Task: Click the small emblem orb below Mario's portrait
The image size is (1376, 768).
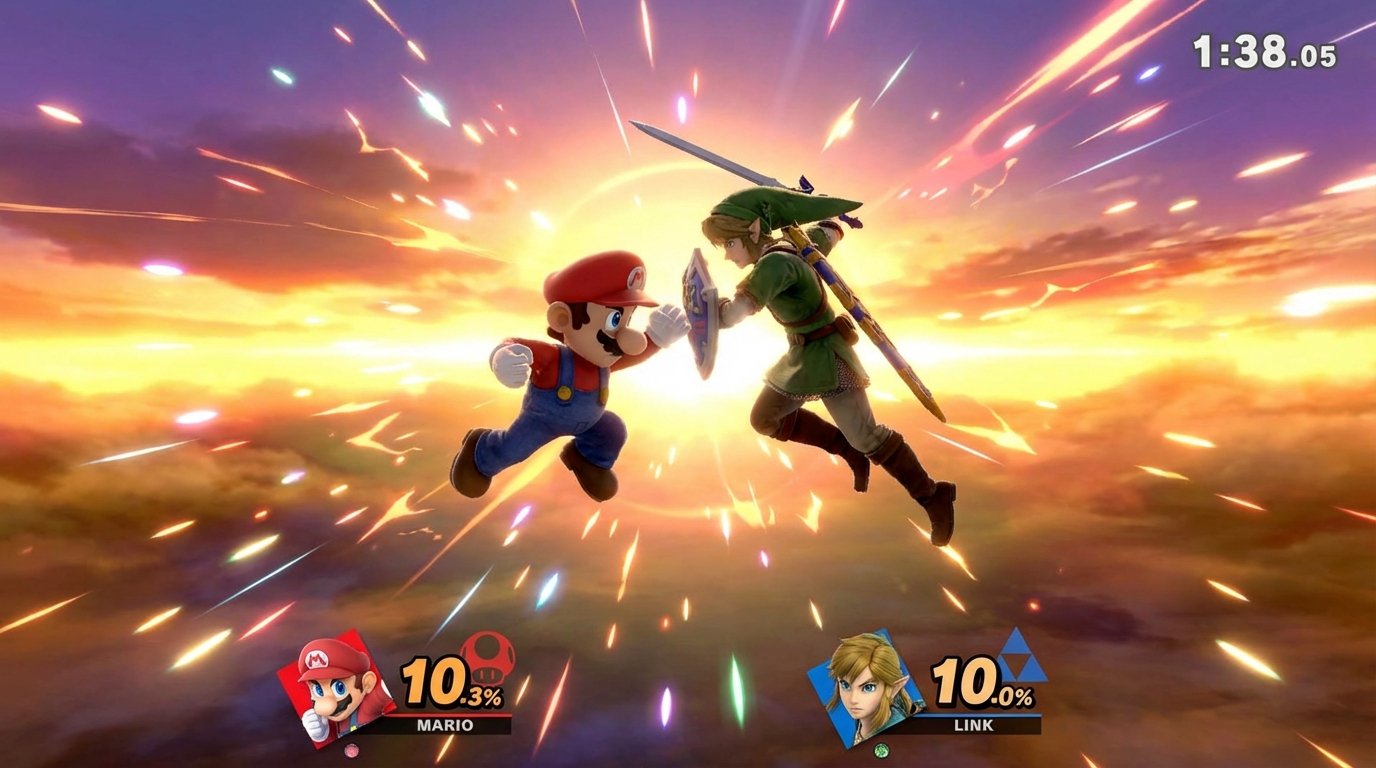Action: (351, 751)
